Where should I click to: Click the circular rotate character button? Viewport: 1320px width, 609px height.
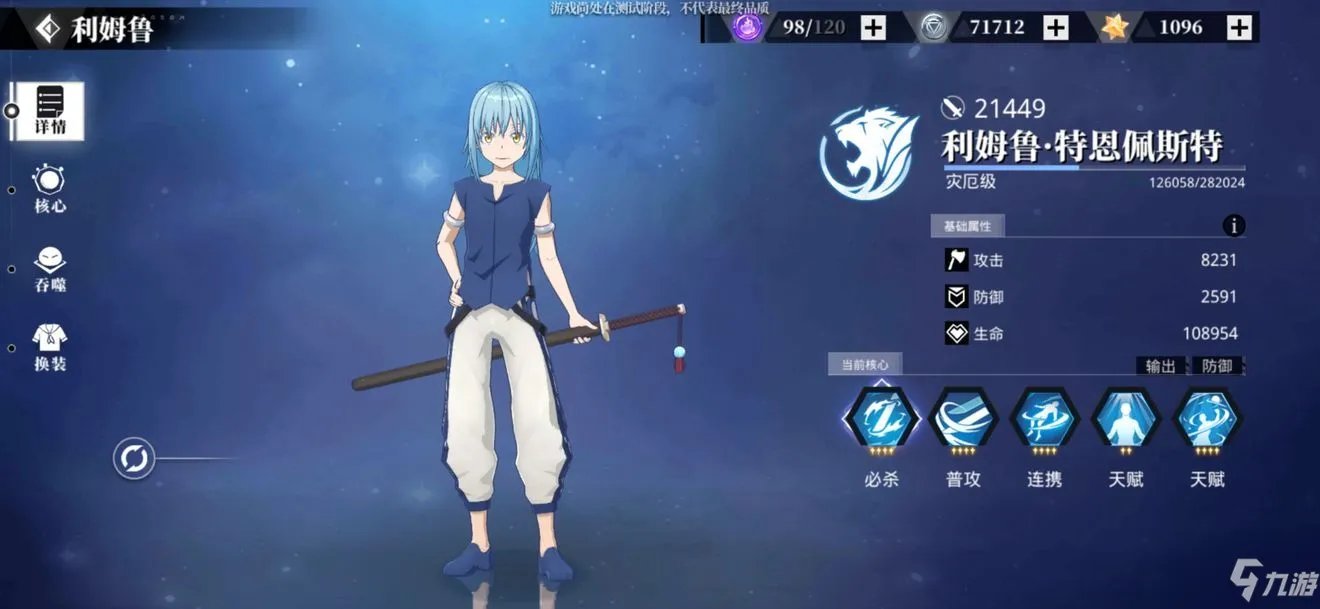pos(133,459)
